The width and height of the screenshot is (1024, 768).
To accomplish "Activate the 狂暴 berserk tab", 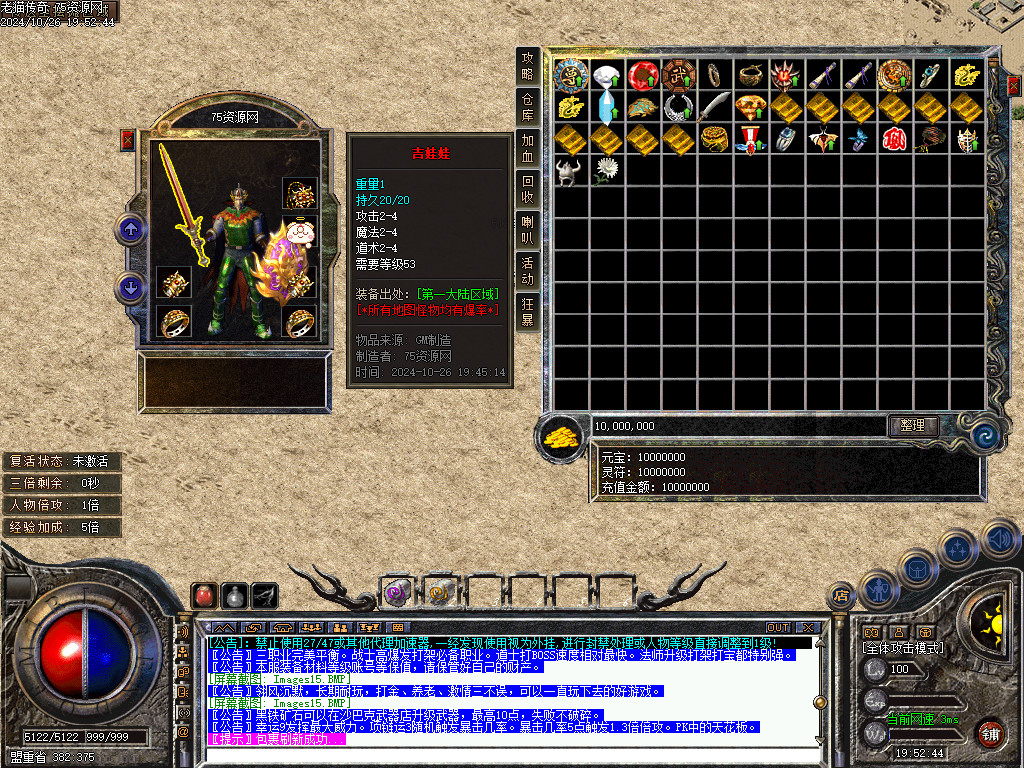I will coord(528,311).
